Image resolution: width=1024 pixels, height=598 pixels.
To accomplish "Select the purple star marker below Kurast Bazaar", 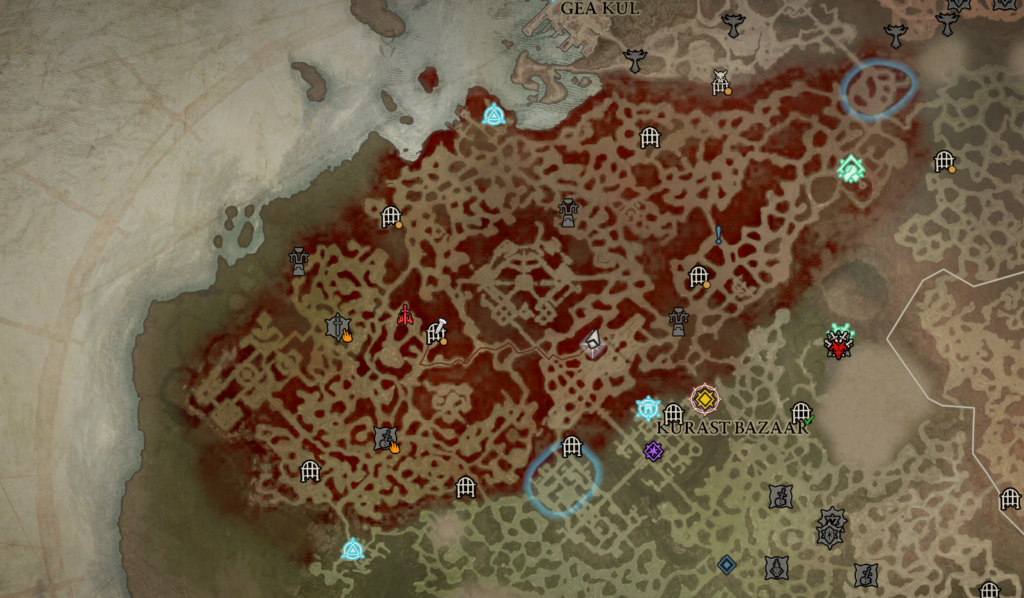I will (654, 452).
